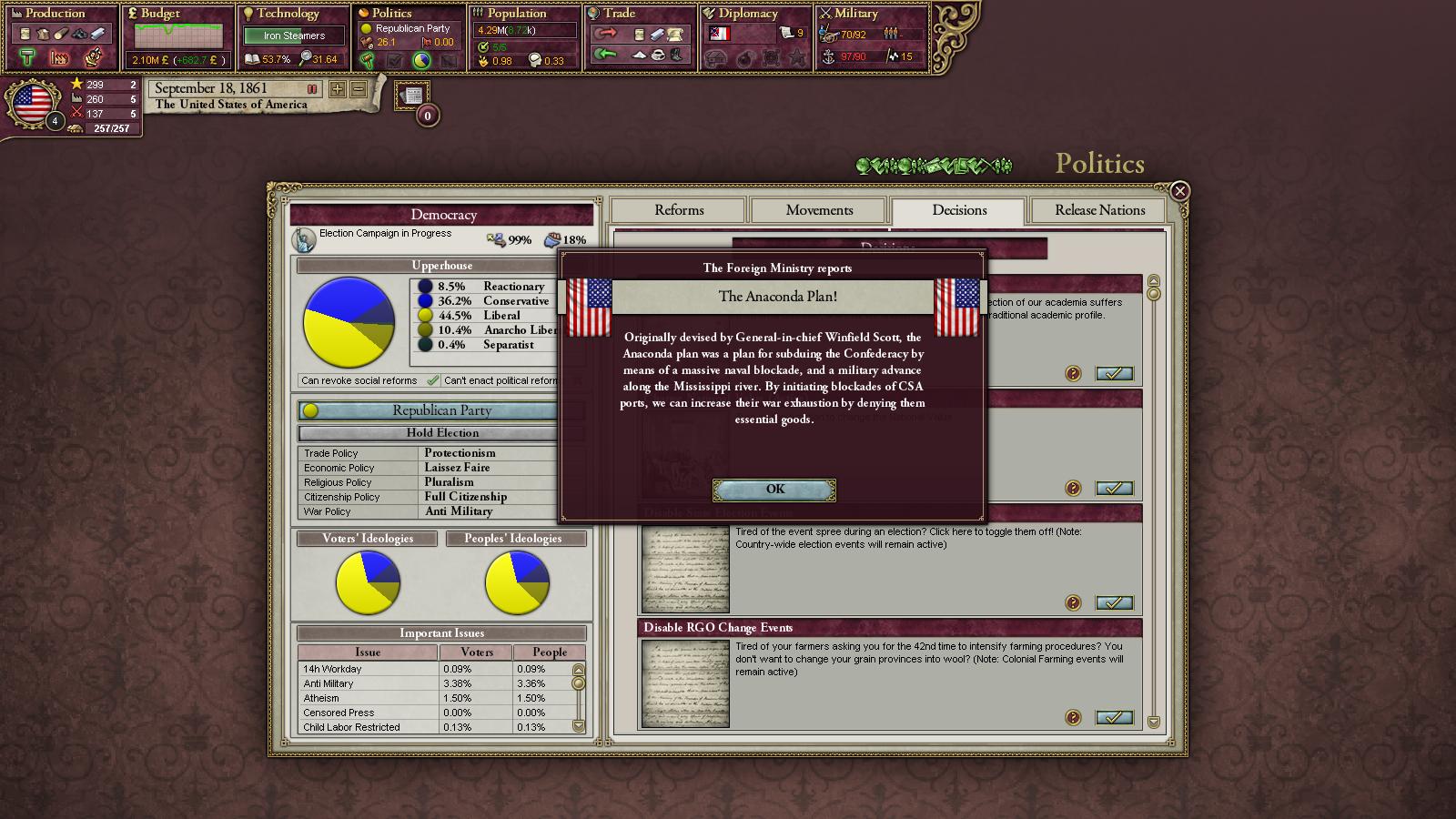Image resolution: width=1456 pixels, height=819 pixels.
Task: Open the Population panel
Action: [516, 14]
